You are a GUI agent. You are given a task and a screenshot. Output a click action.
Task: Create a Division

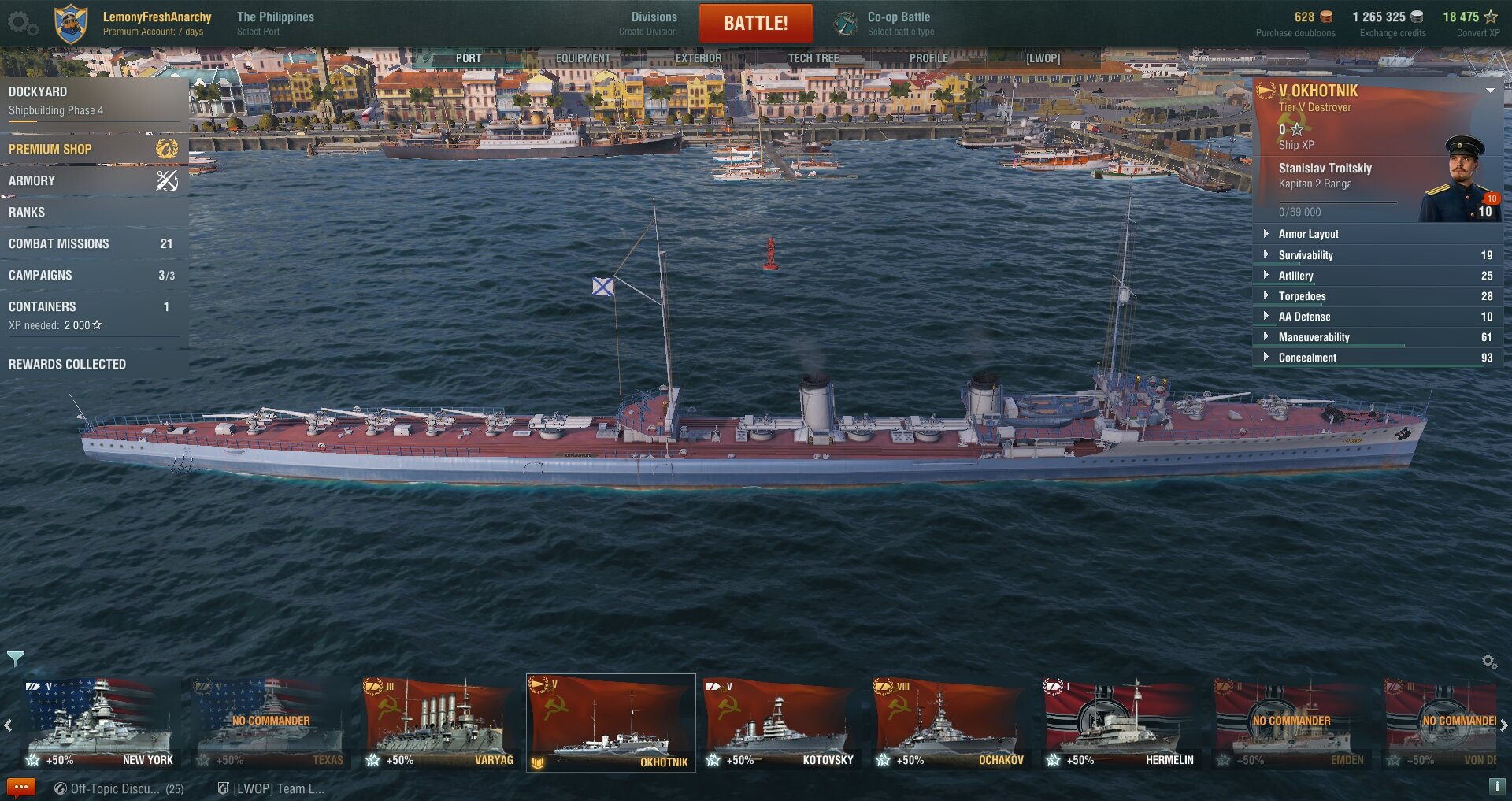(653, 23)
